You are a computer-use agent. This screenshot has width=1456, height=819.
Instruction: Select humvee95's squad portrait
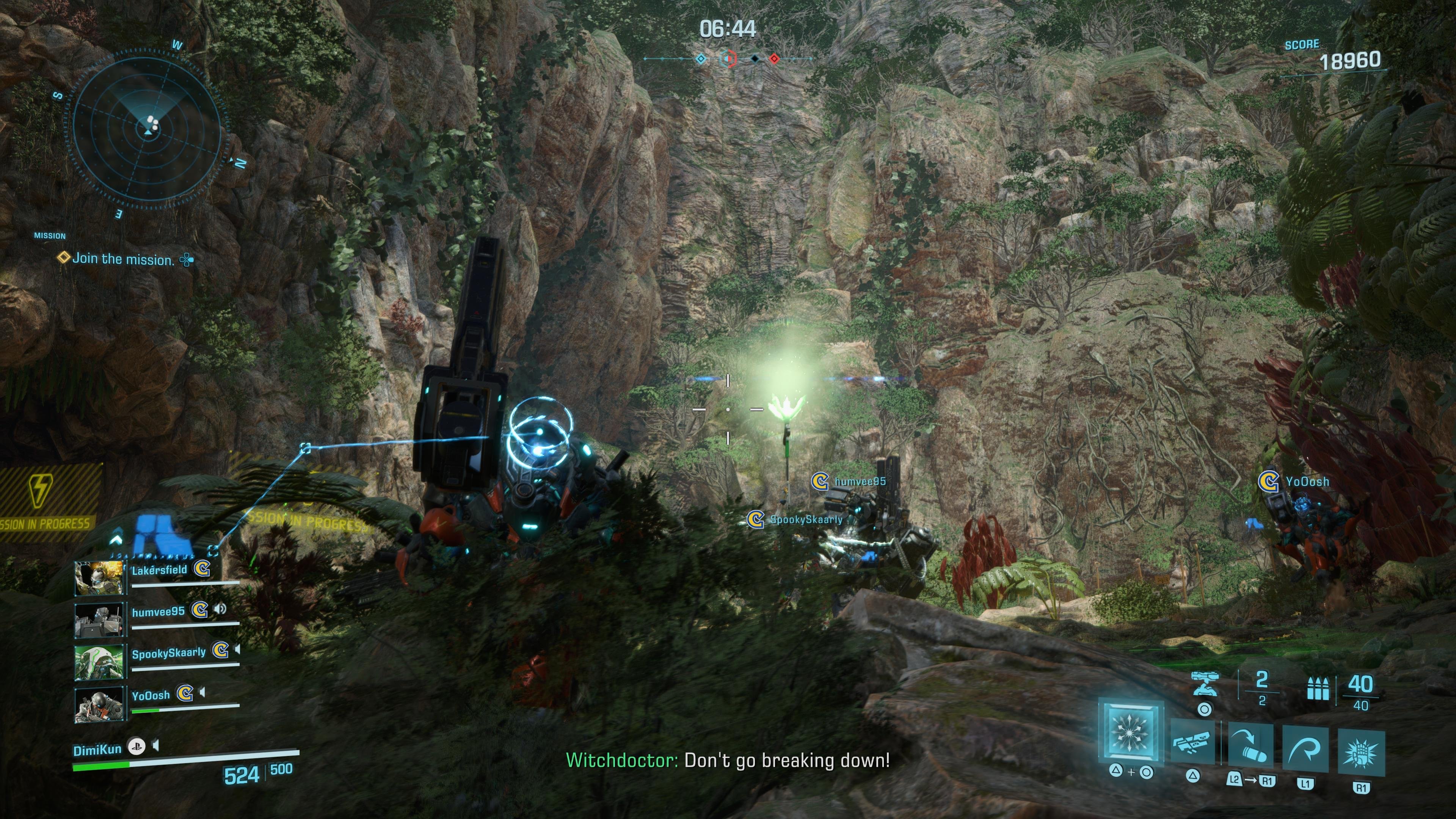[99, 620]
